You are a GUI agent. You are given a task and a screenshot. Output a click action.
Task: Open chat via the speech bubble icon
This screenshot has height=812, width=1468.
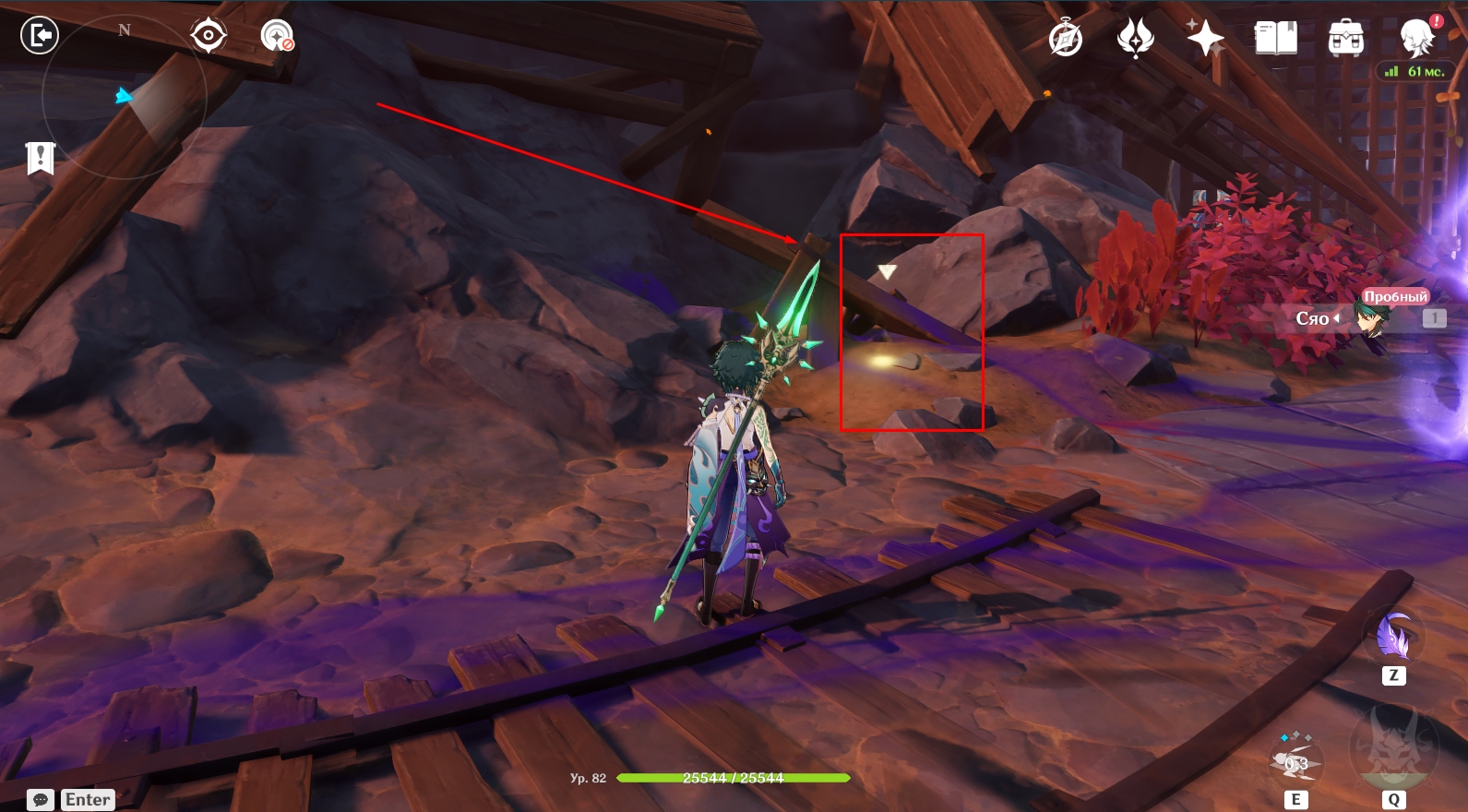pyautogui.click(x=41, y=800)
